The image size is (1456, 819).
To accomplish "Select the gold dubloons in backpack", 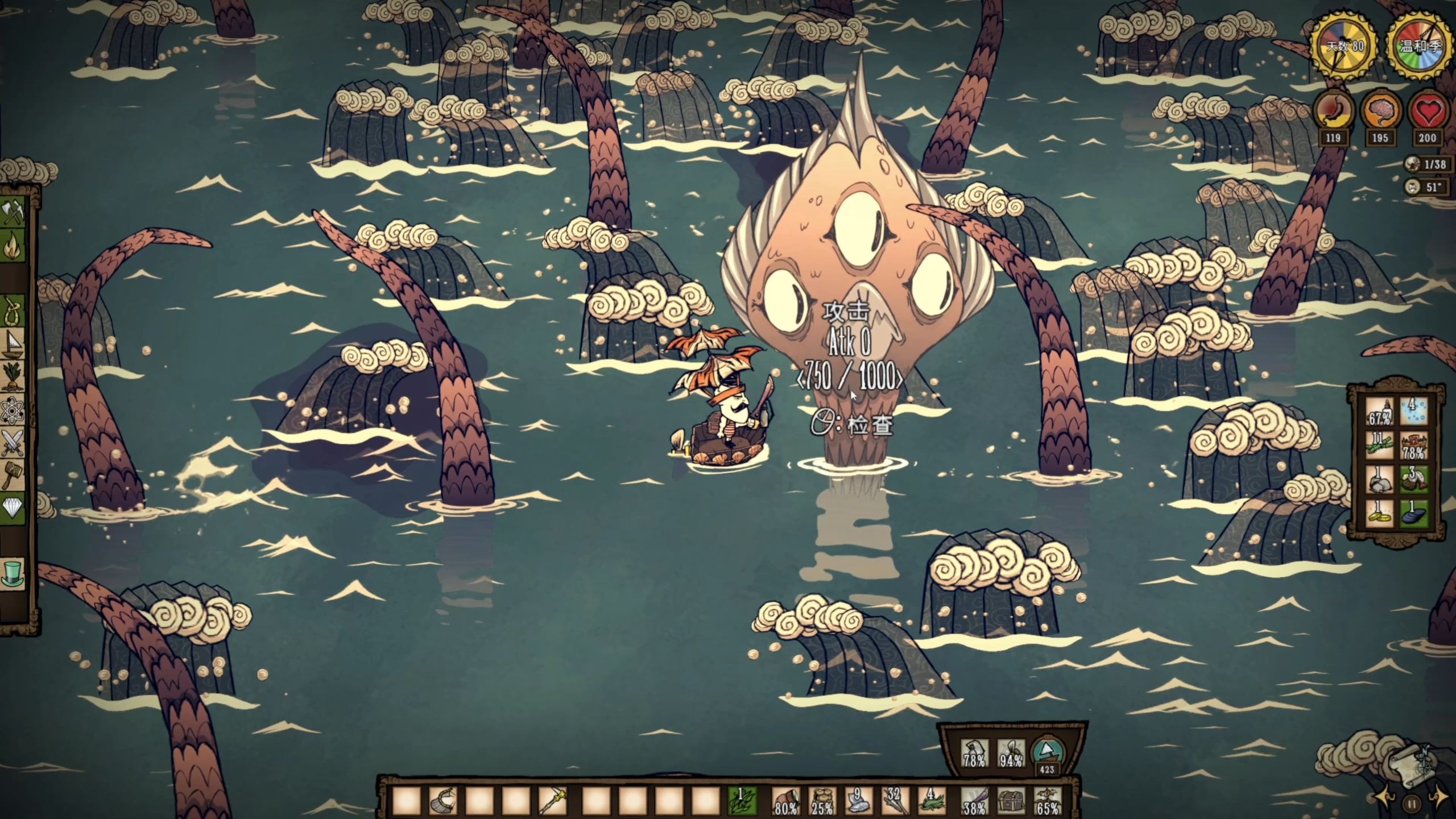I will pyautogui.click(x=1379, y=514).
